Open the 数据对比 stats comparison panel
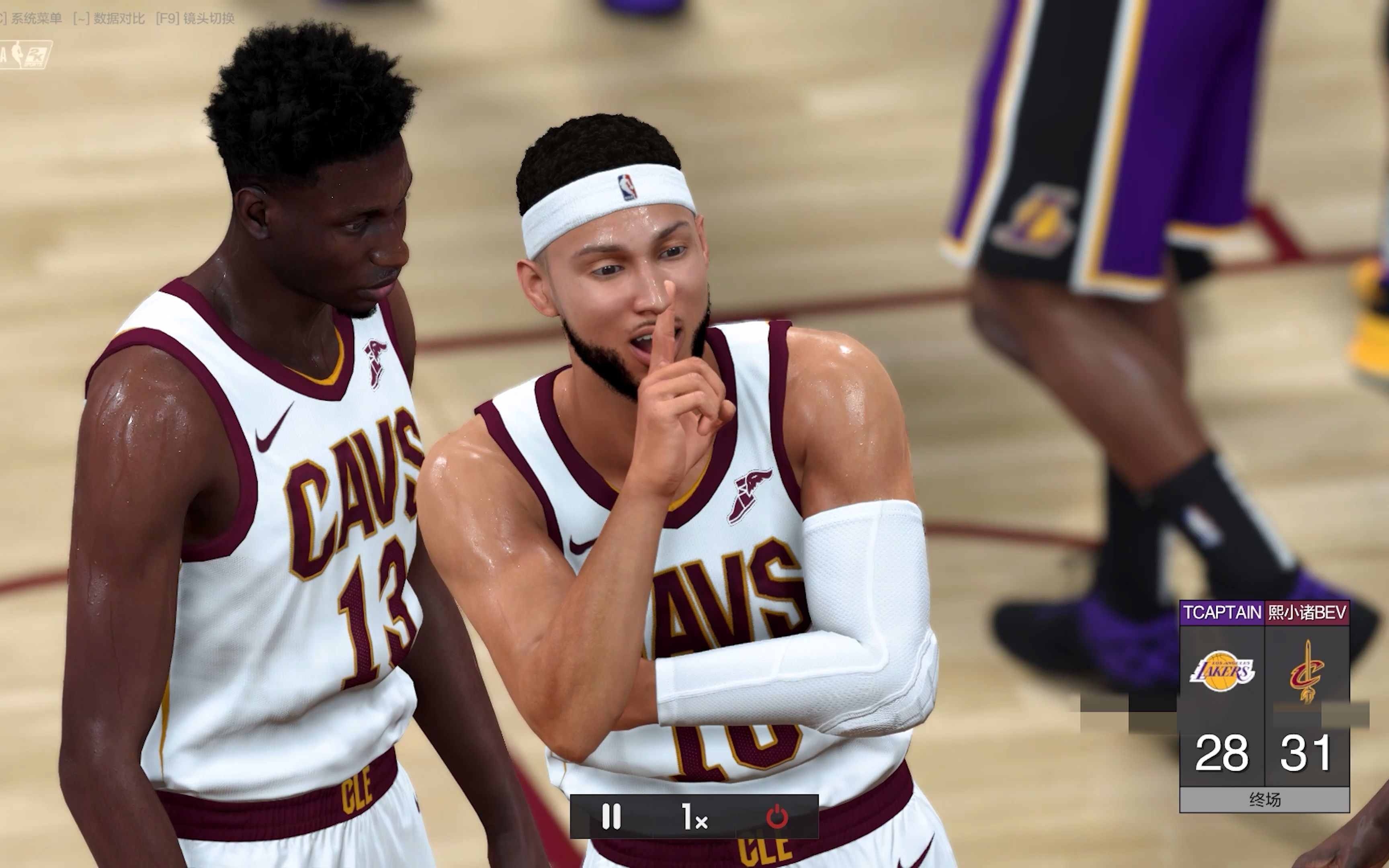The width and height of the screenshot is (1389, 868). tap(118, 17)
